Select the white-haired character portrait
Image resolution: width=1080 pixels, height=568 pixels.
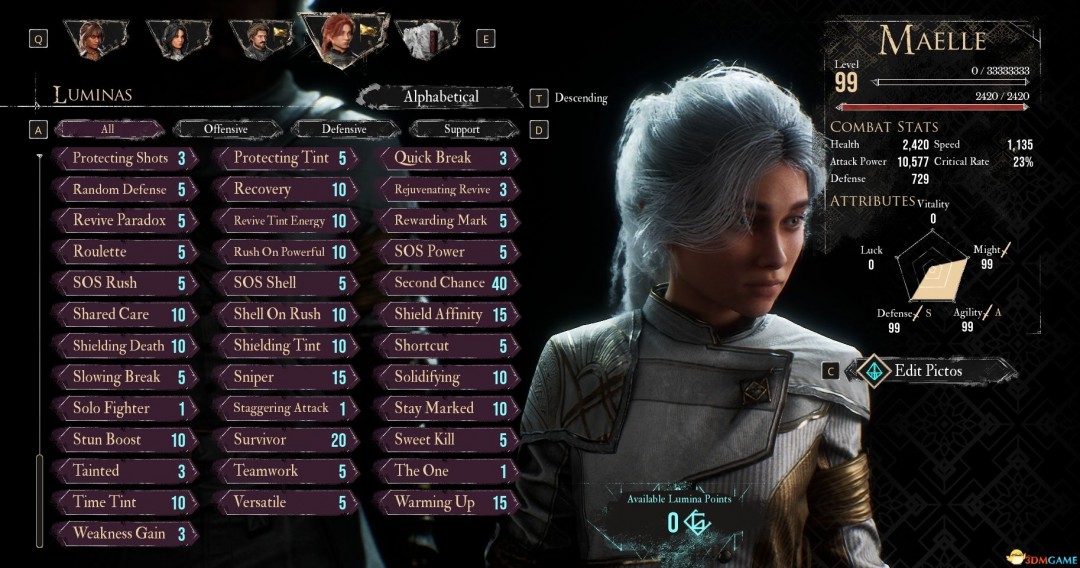(x=425, y=39)
